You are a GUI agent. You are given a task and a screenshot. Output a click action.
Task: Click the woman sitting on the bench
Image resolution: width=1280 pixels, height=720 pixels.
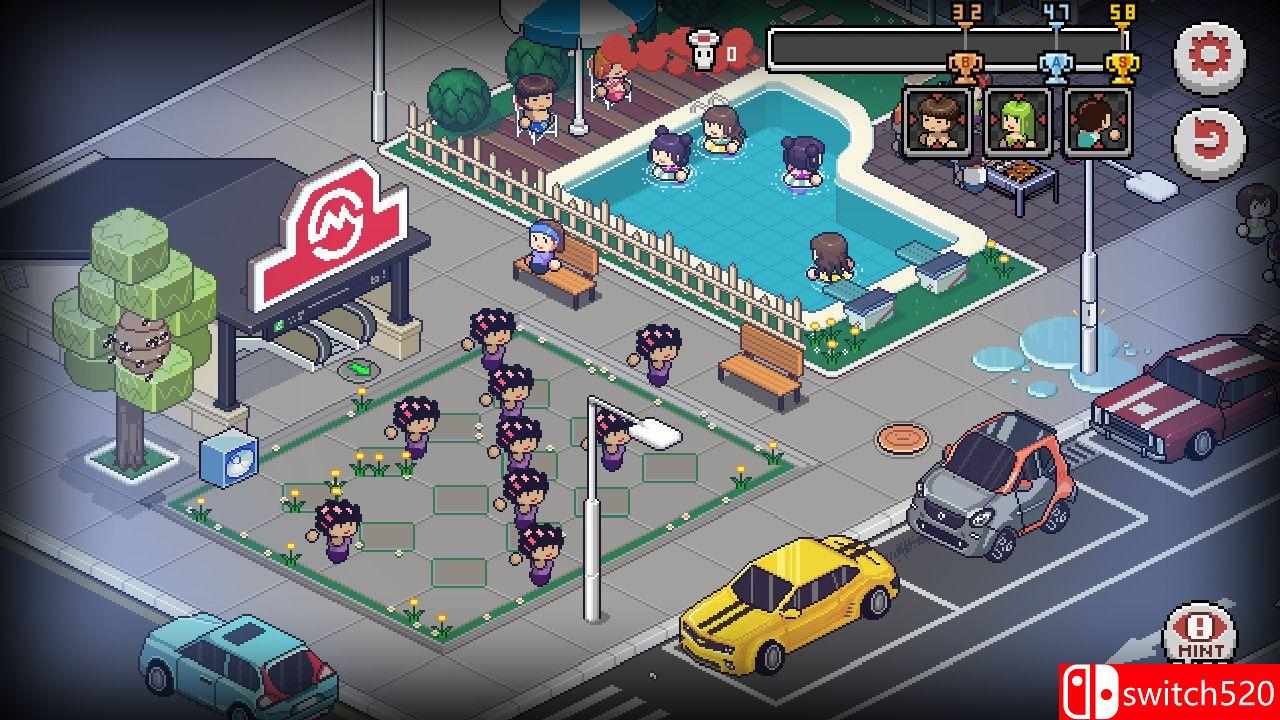[543, 250]
